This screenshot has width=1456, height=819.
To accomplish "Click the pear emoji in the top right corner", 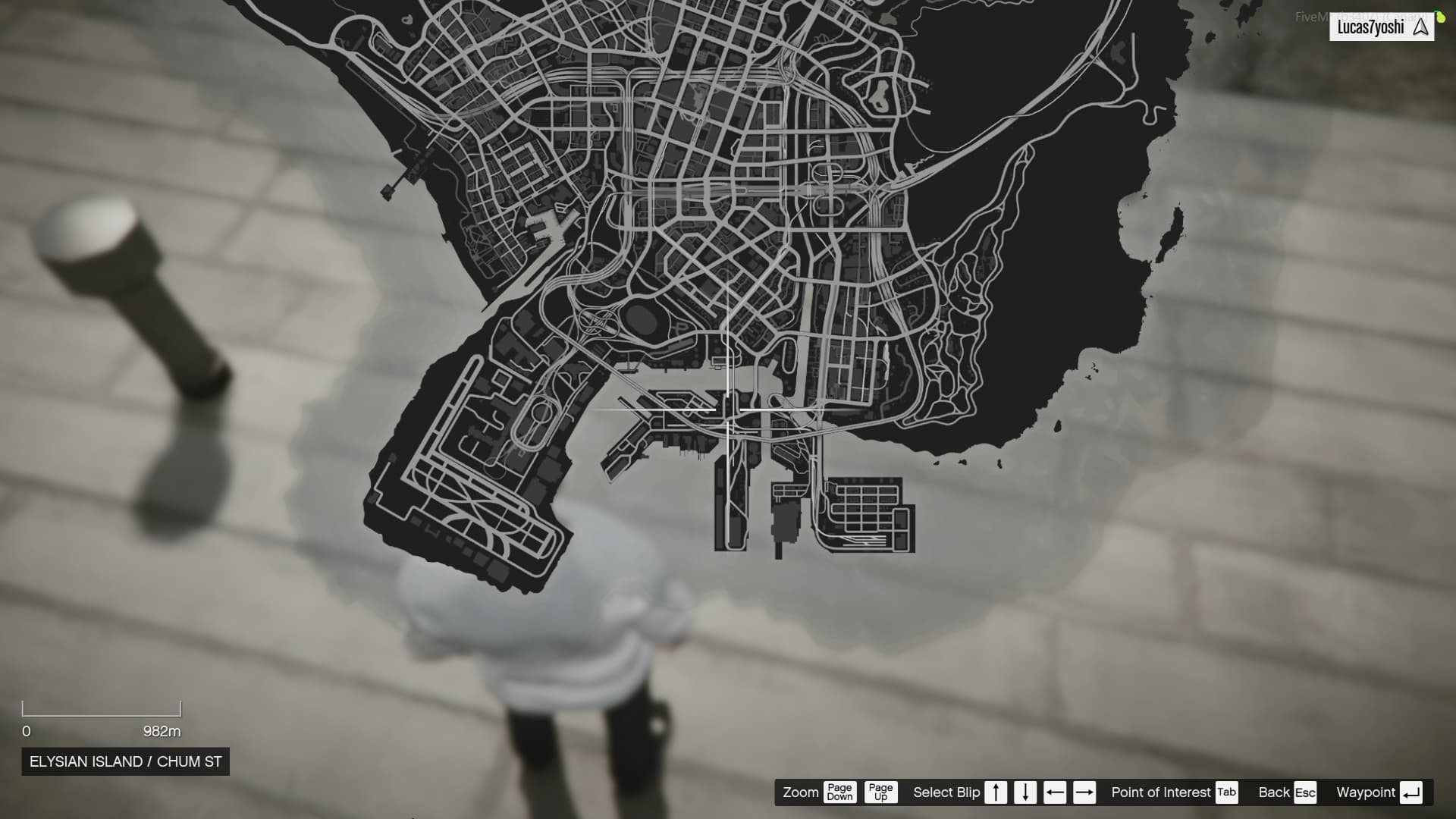I will pyautogui.click(x=1440, y=15).
